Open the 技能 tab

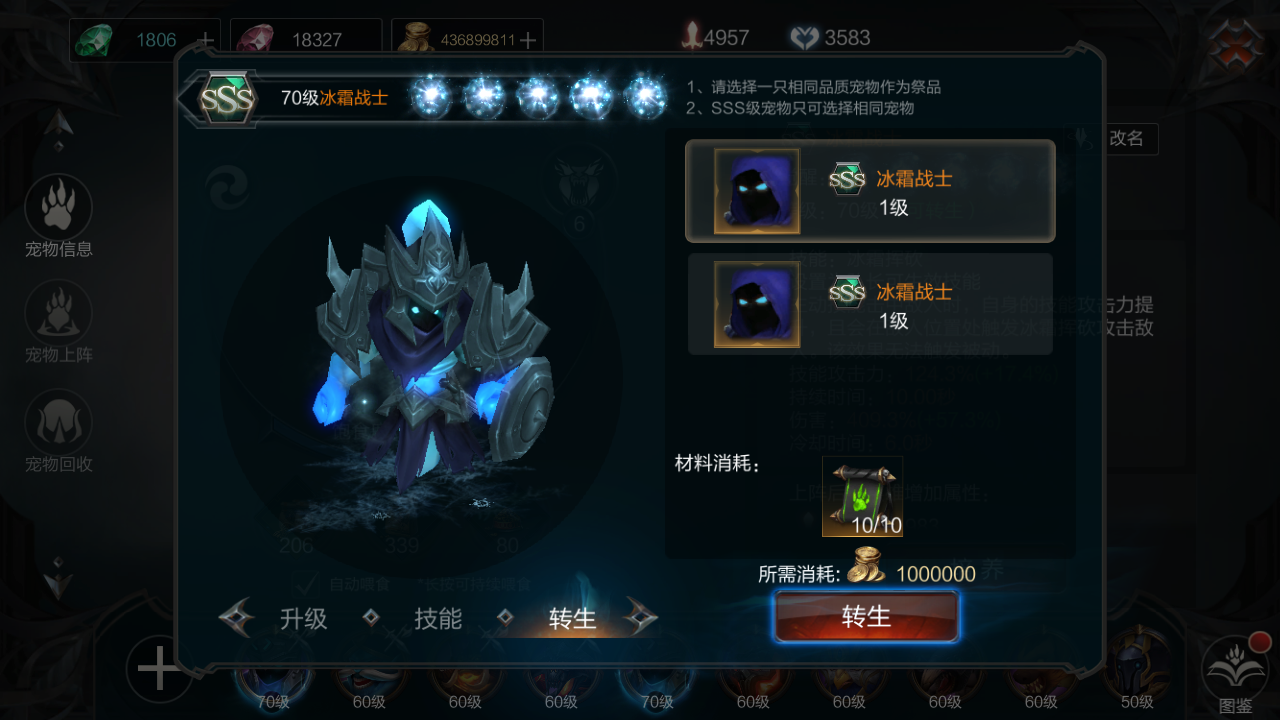click(x=438, y=618)
